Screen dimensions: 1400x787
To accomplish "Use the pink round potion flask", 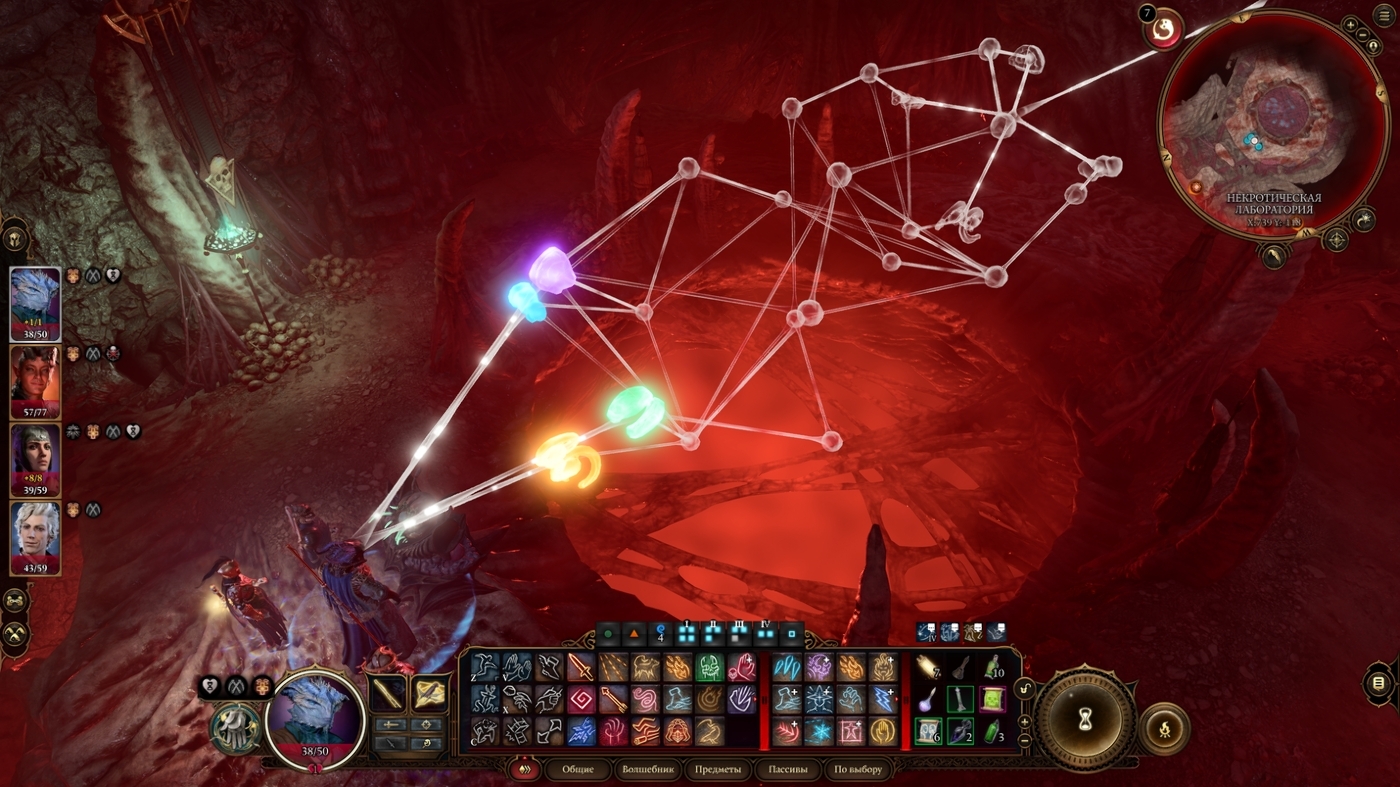I will (929, 699).
